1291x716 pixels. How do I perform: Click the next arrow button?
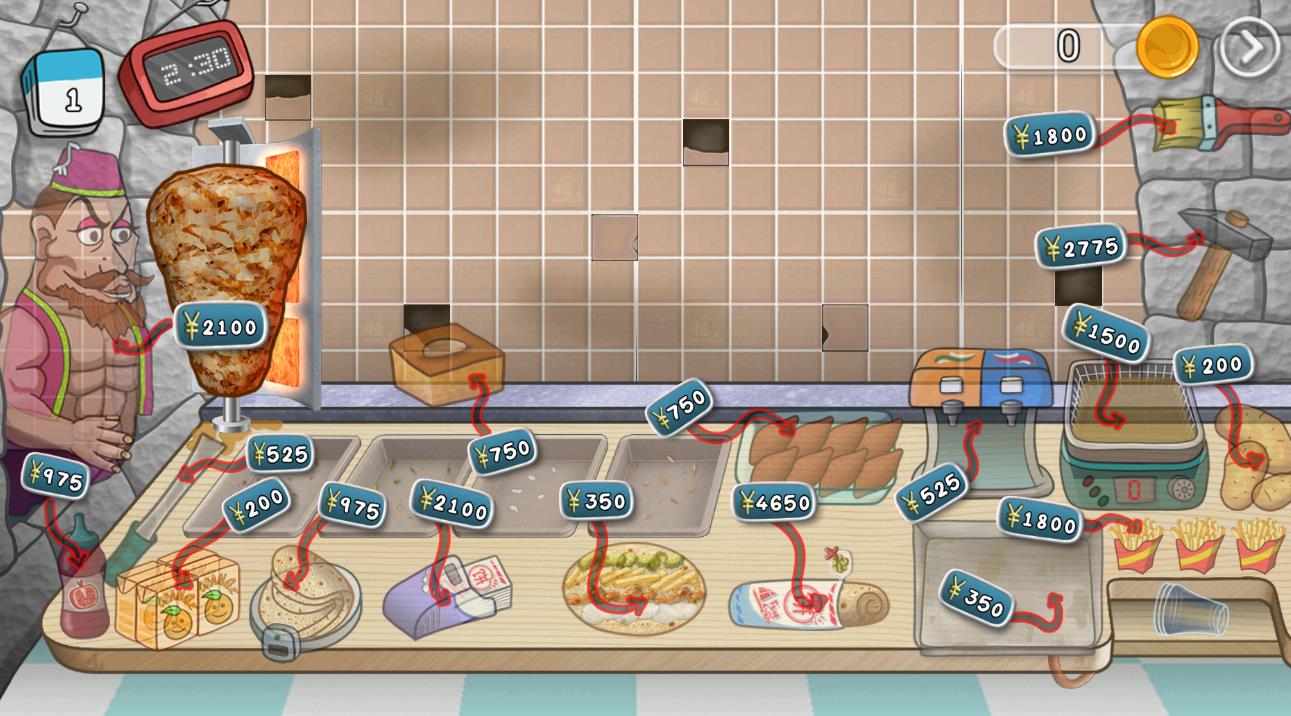point(1249,46)
